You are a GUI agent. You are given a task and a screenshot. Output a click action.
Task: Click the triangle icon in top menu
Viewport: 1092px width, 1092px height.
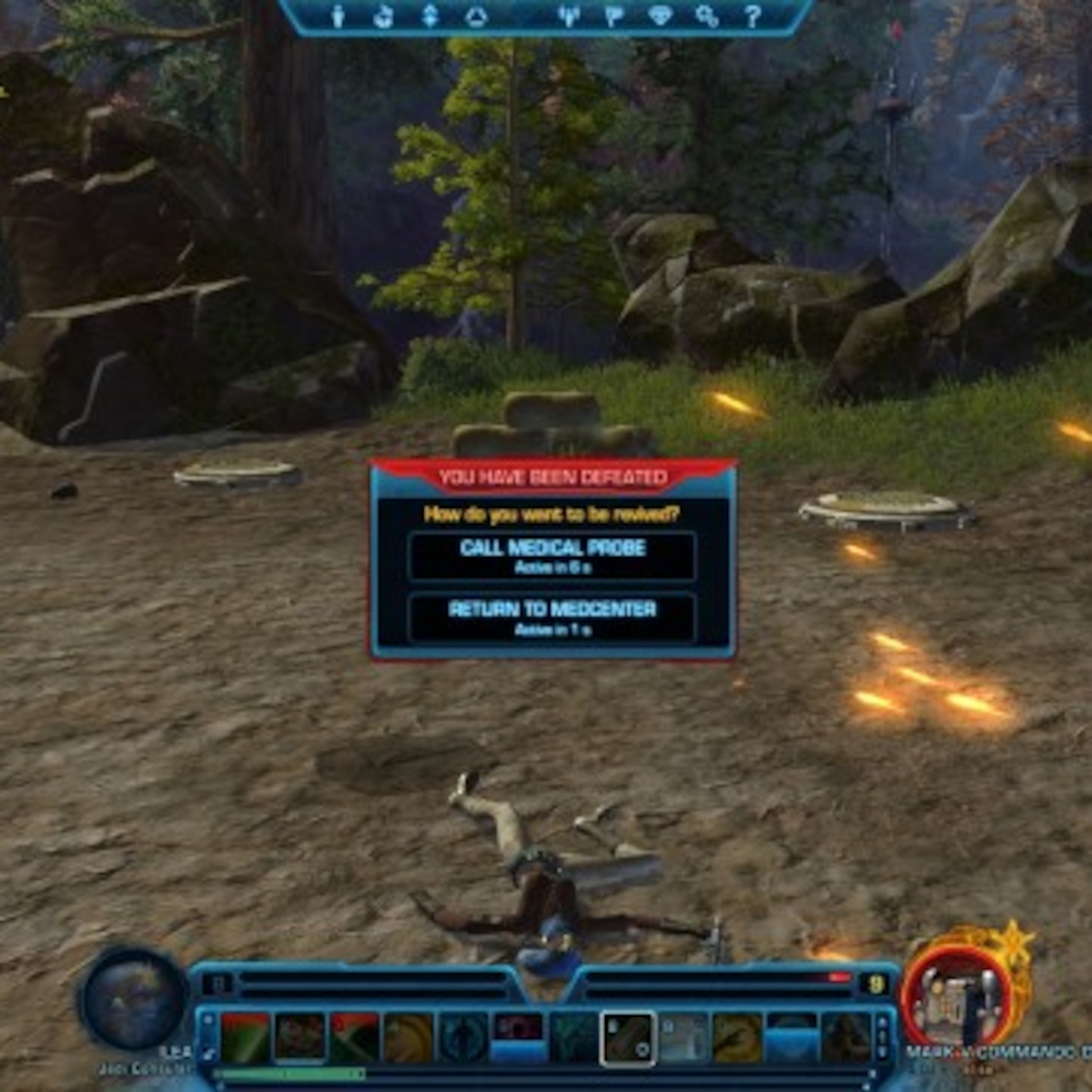[x=476, y=16]
